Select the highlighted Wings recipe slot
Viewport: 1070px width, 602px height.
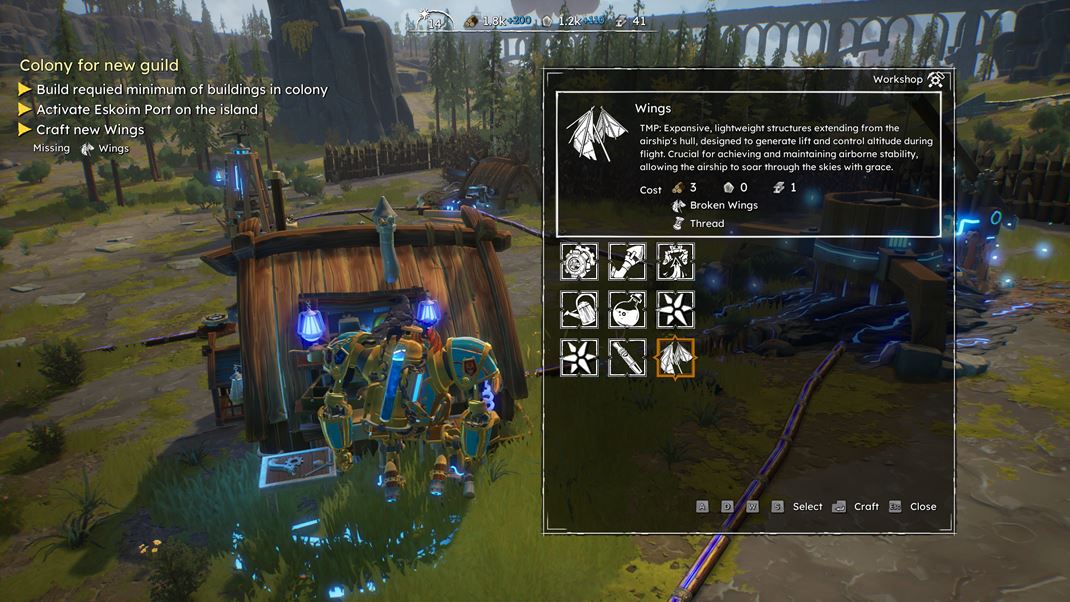pyautogui.click(x=675, y=357)
